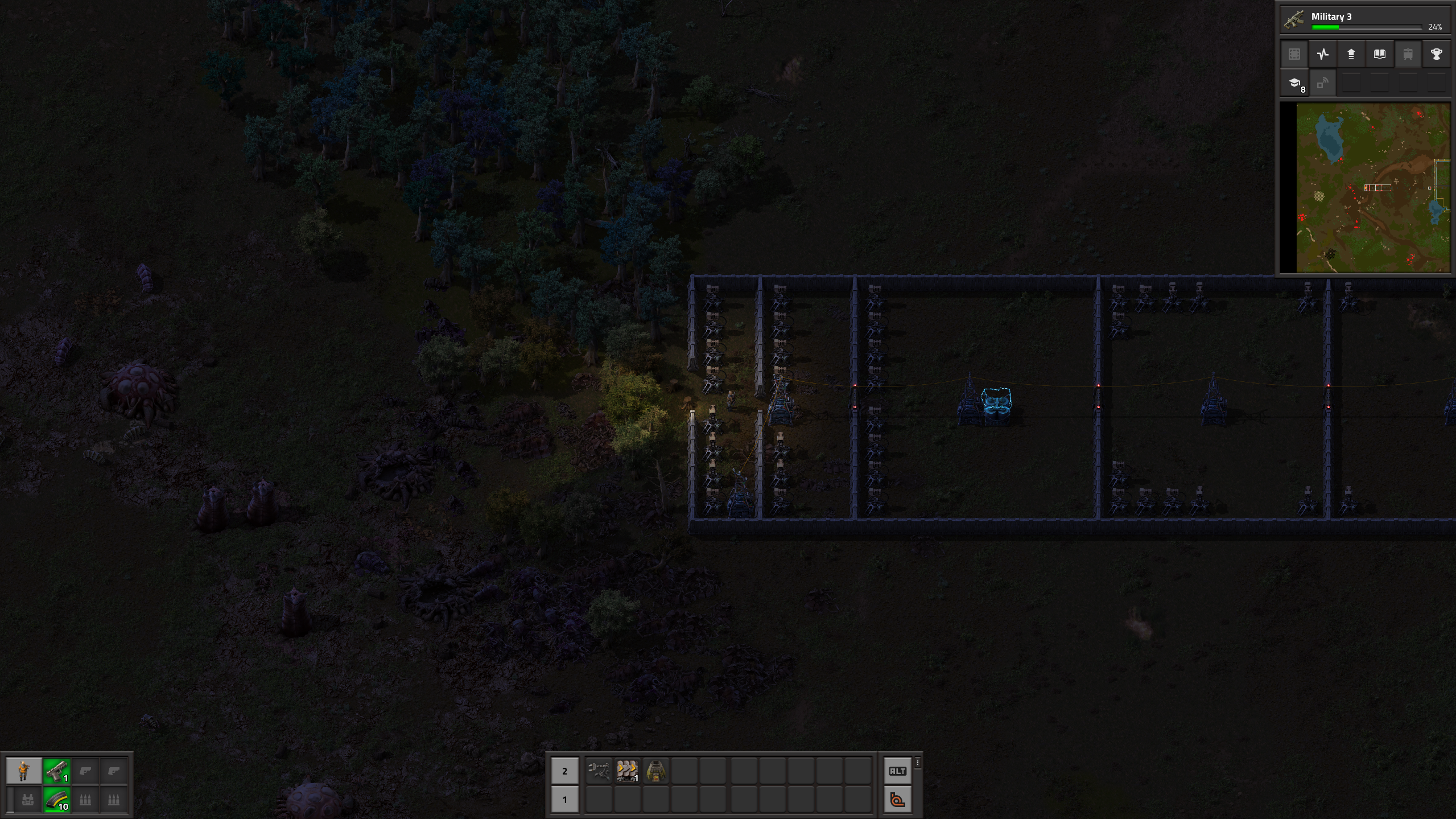Show achievements via the trophy icon
The width and height of the screenshot is (1456, 819).
click(1437, 54)
